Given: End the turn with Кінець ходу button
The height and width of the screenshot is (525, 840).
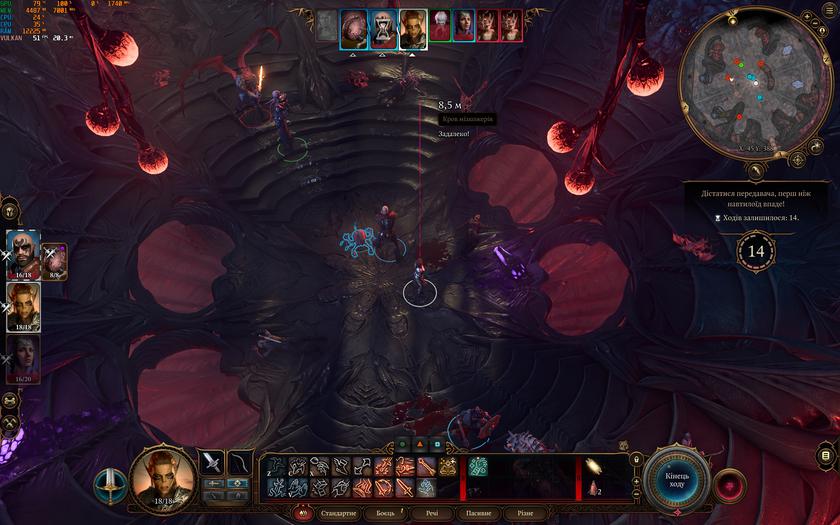Looking at the screenshot, I should tap(677, 478).
